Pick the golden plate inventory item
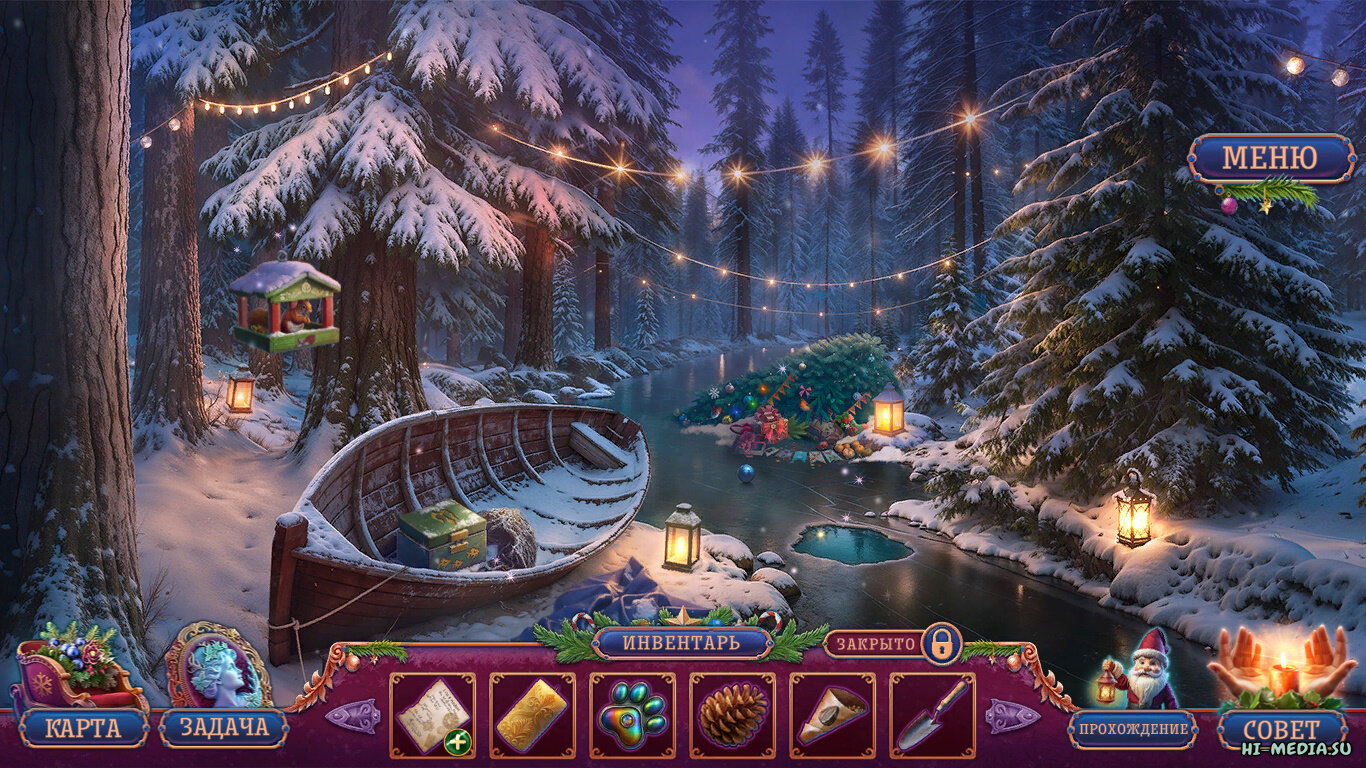The height and width of the screenshot is (768, 1366). pyautogui.click(x=532, y=714)
